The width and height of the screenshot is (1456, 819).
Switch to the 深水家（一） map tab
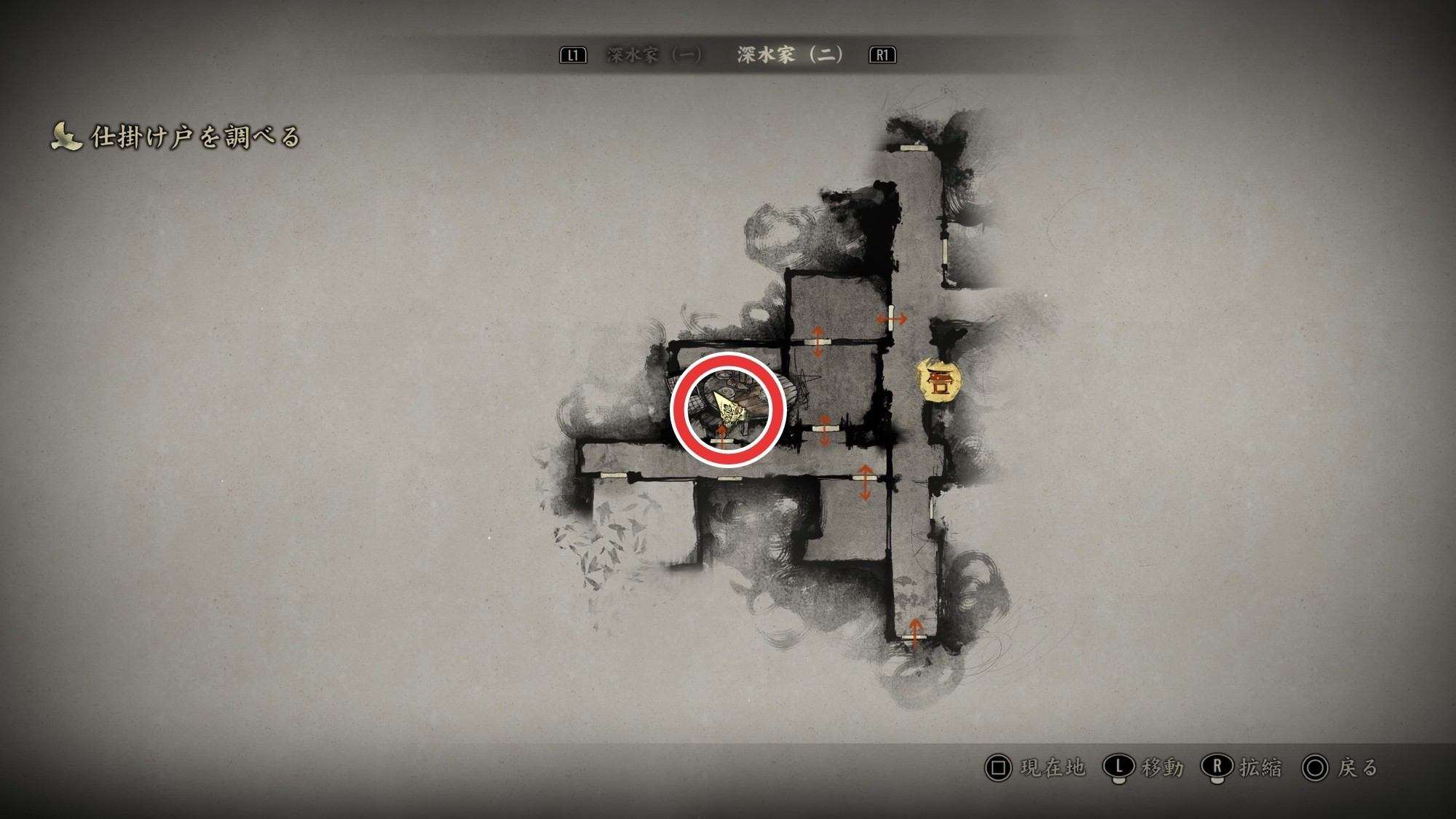click(x=654, y=55)
